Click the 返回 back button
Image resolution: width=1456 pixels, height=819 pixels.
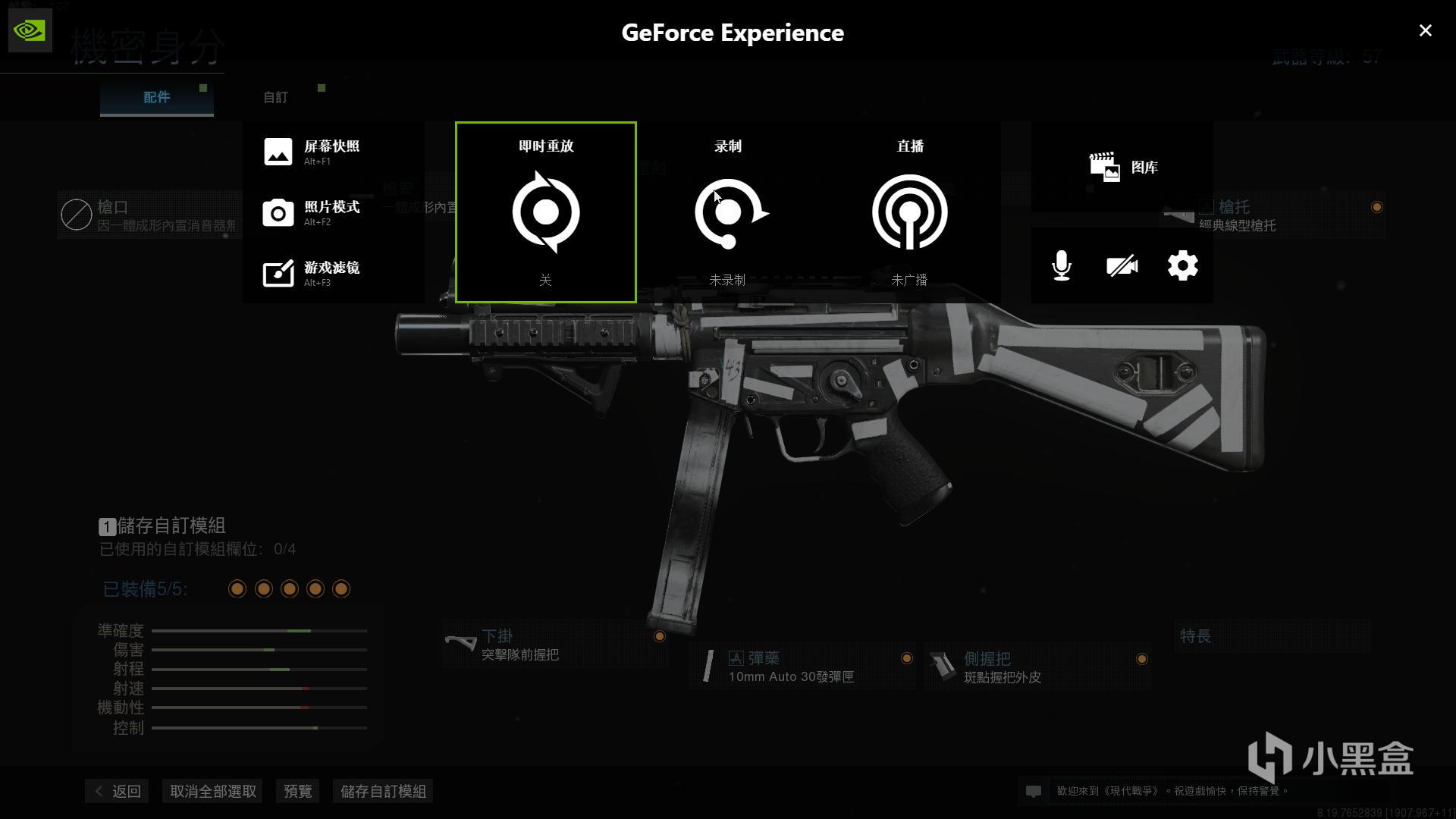118,791
